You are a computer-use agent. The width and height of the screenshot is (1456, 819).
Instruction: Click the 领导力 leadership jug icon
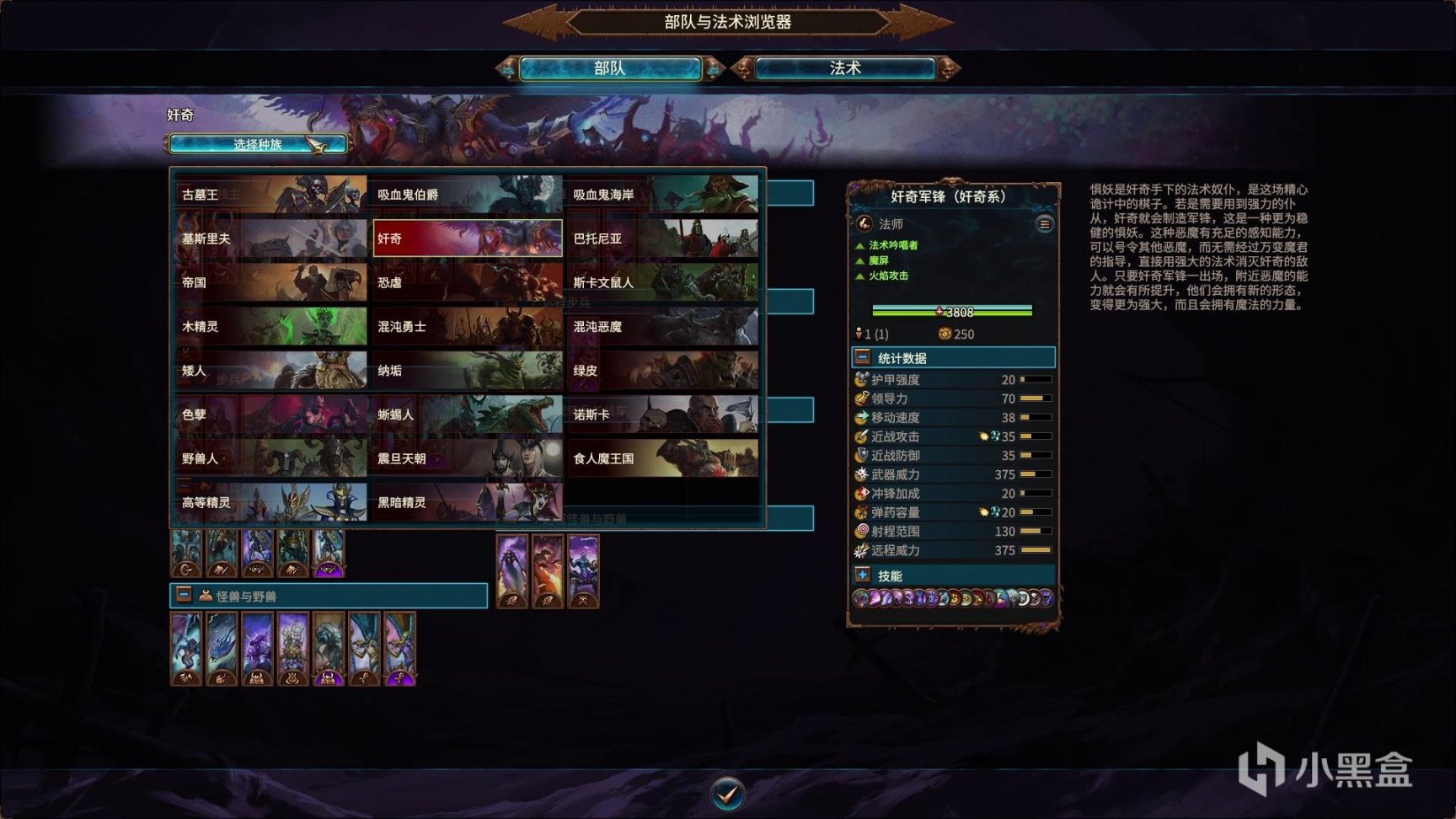[x=861, y=399]
